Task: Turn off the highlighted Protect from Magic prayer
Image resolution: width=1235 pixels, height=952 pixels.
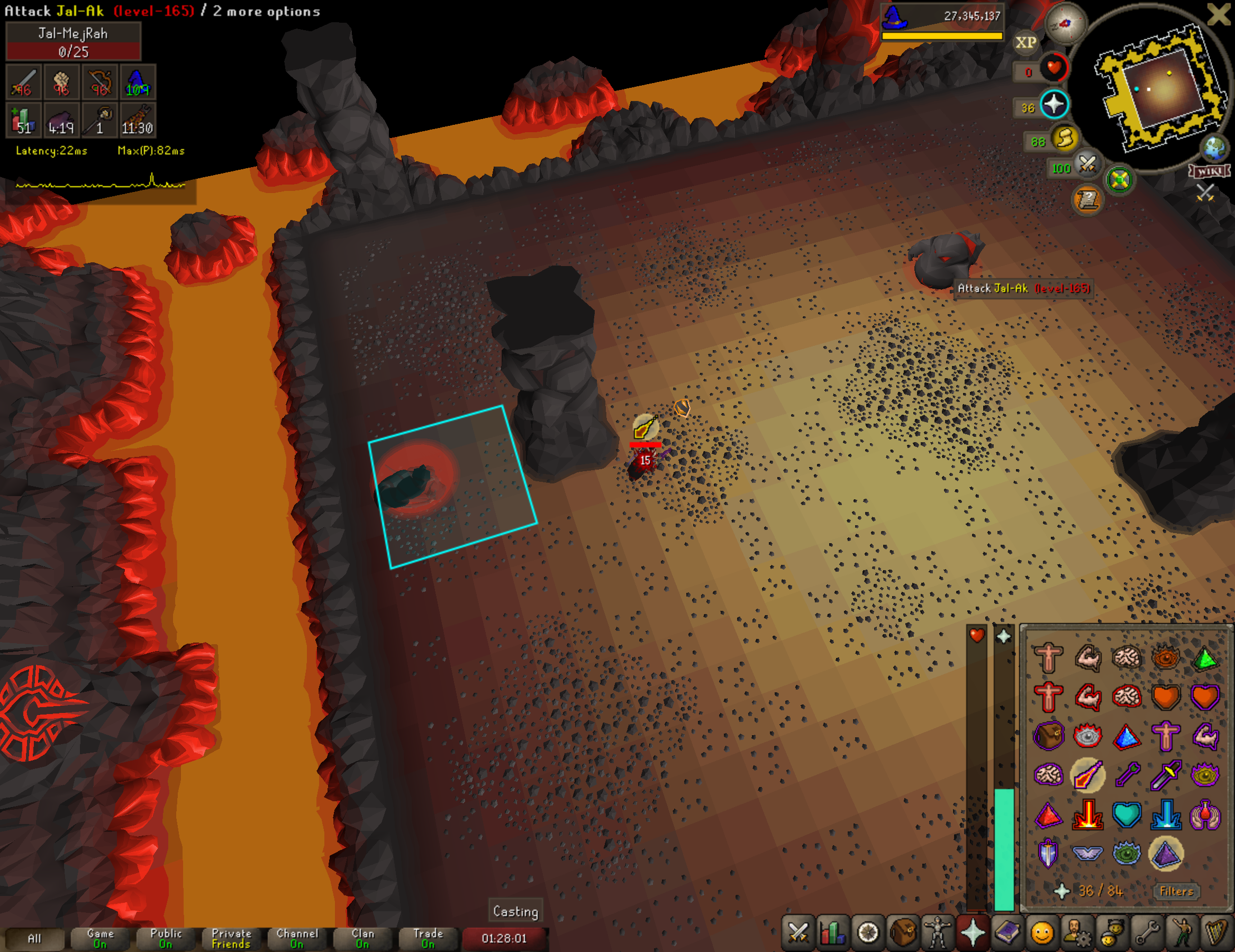Action: (1087, 776)
